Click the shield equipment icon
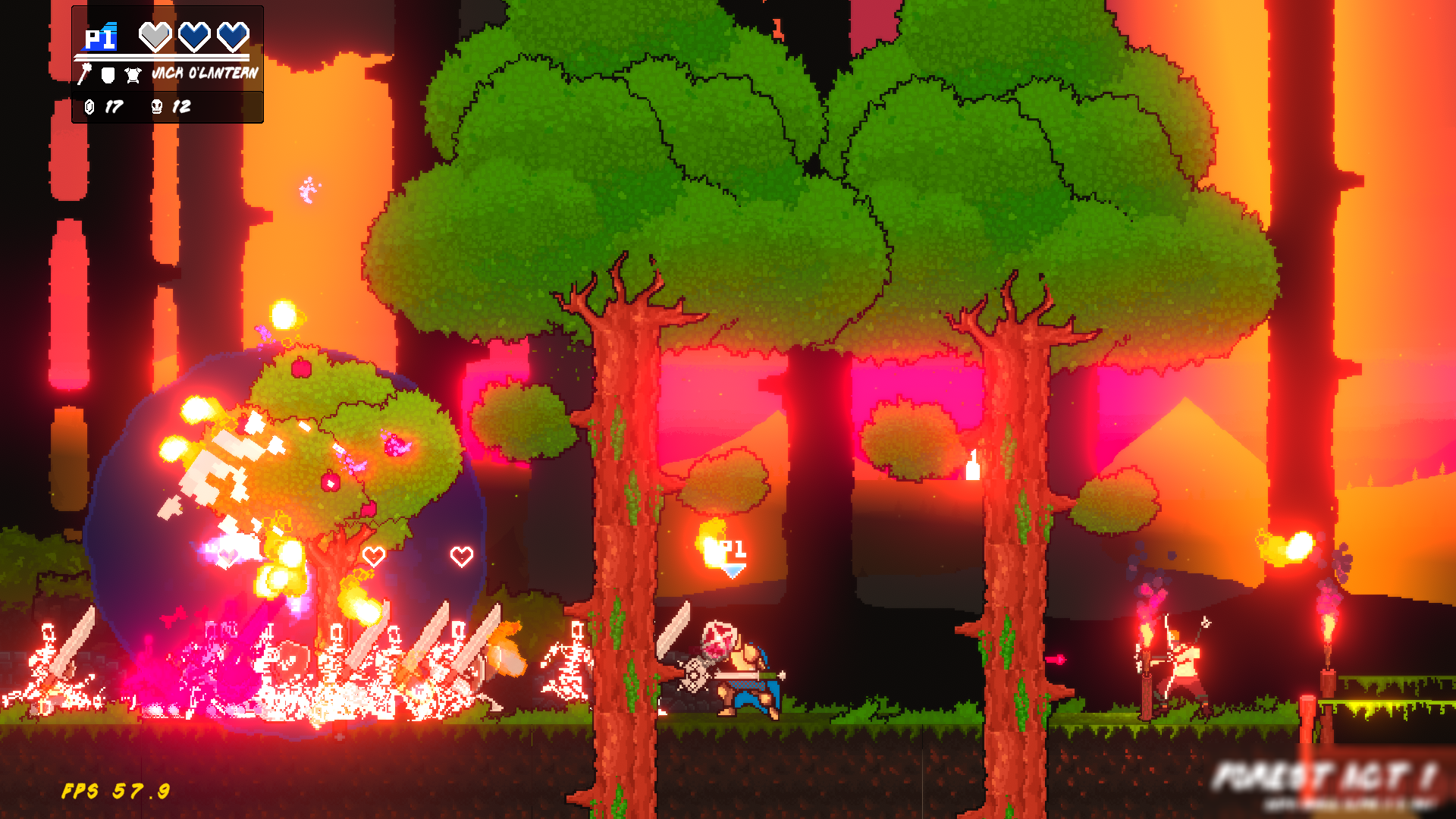The image size is (1456, 819). click(108, 74)
